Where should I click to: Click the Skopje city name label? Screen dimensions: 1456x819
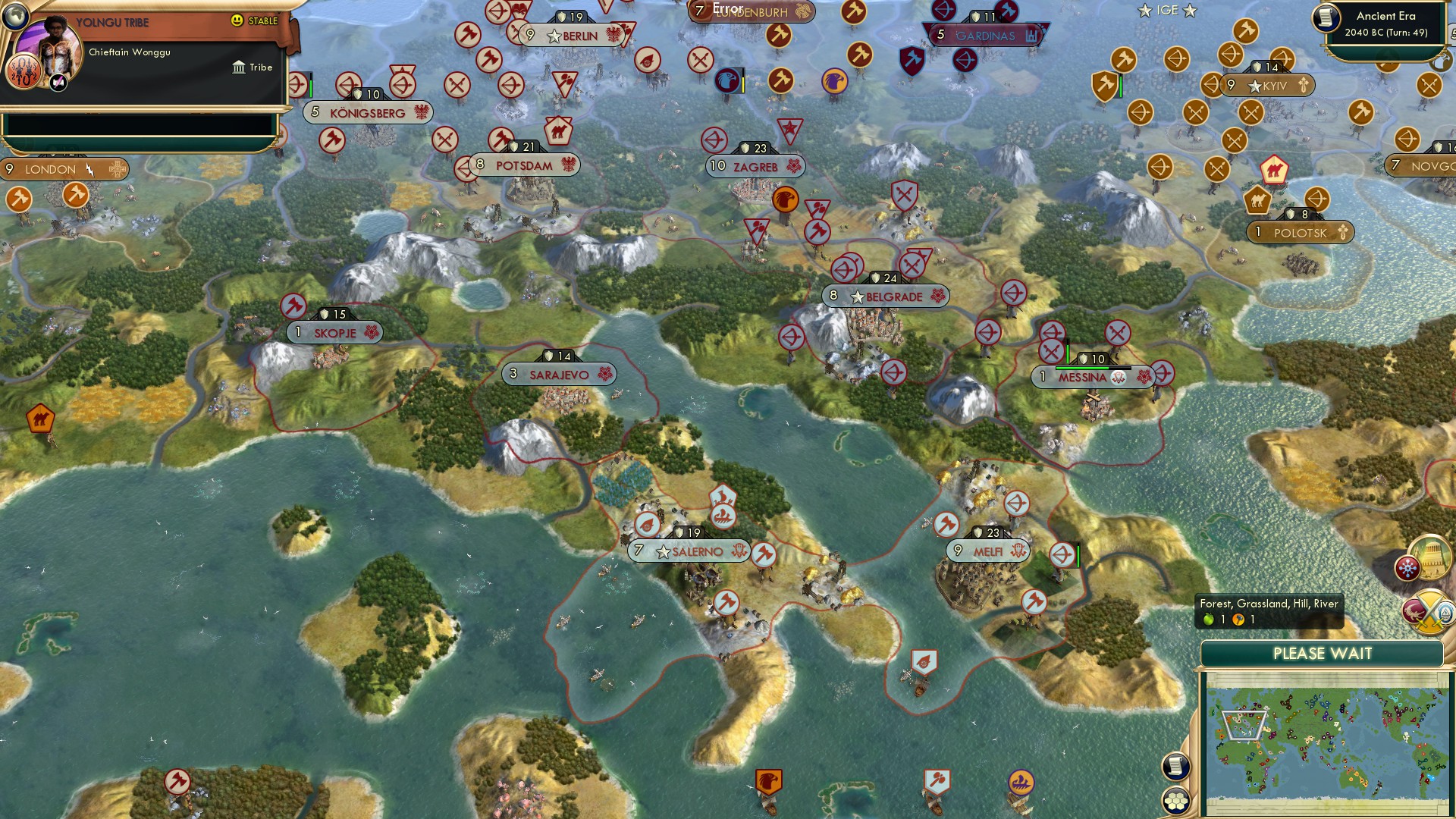pos(336,332)
